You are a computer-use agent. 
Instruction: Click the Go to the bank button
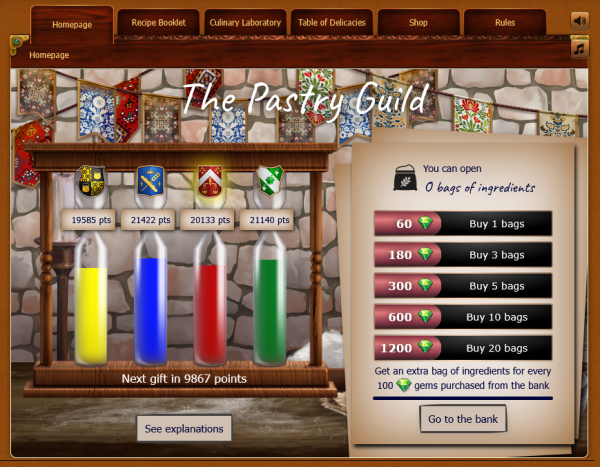pyautogui.click(x=462, y=417)
